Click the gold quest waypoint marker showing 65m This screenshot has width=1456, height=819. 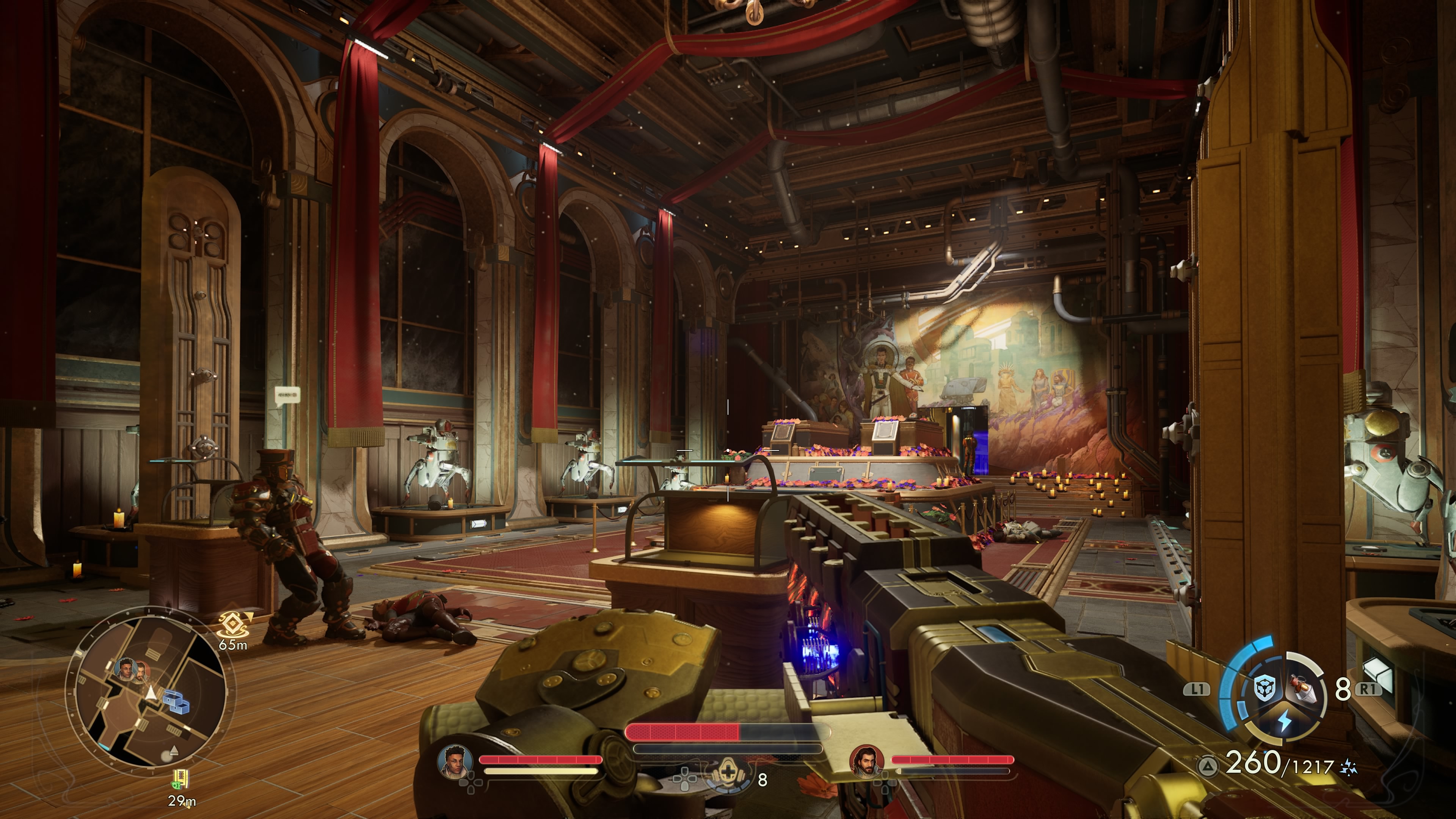coord(231,624)
